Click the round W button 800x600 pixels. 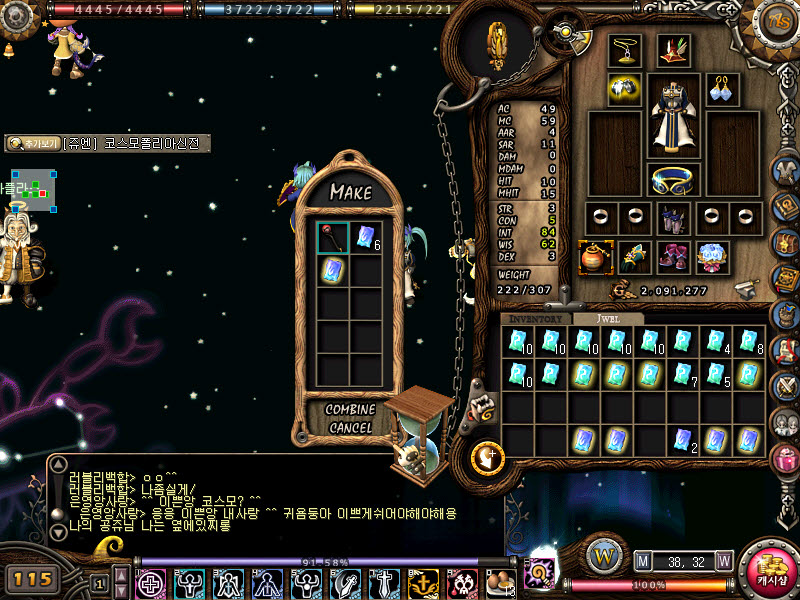603,553
